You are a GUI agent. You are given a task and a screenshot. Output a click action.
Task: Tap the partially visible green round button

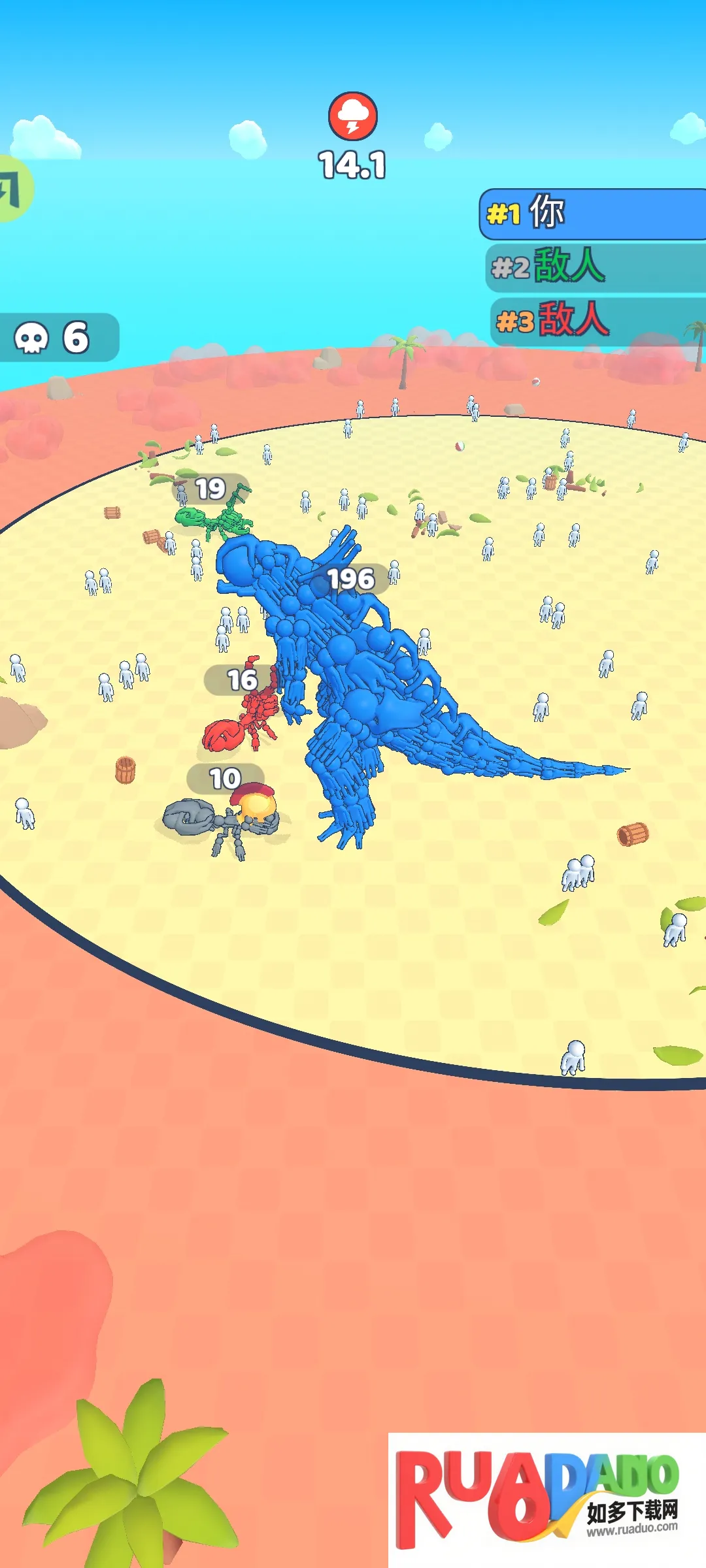(13, 189)
